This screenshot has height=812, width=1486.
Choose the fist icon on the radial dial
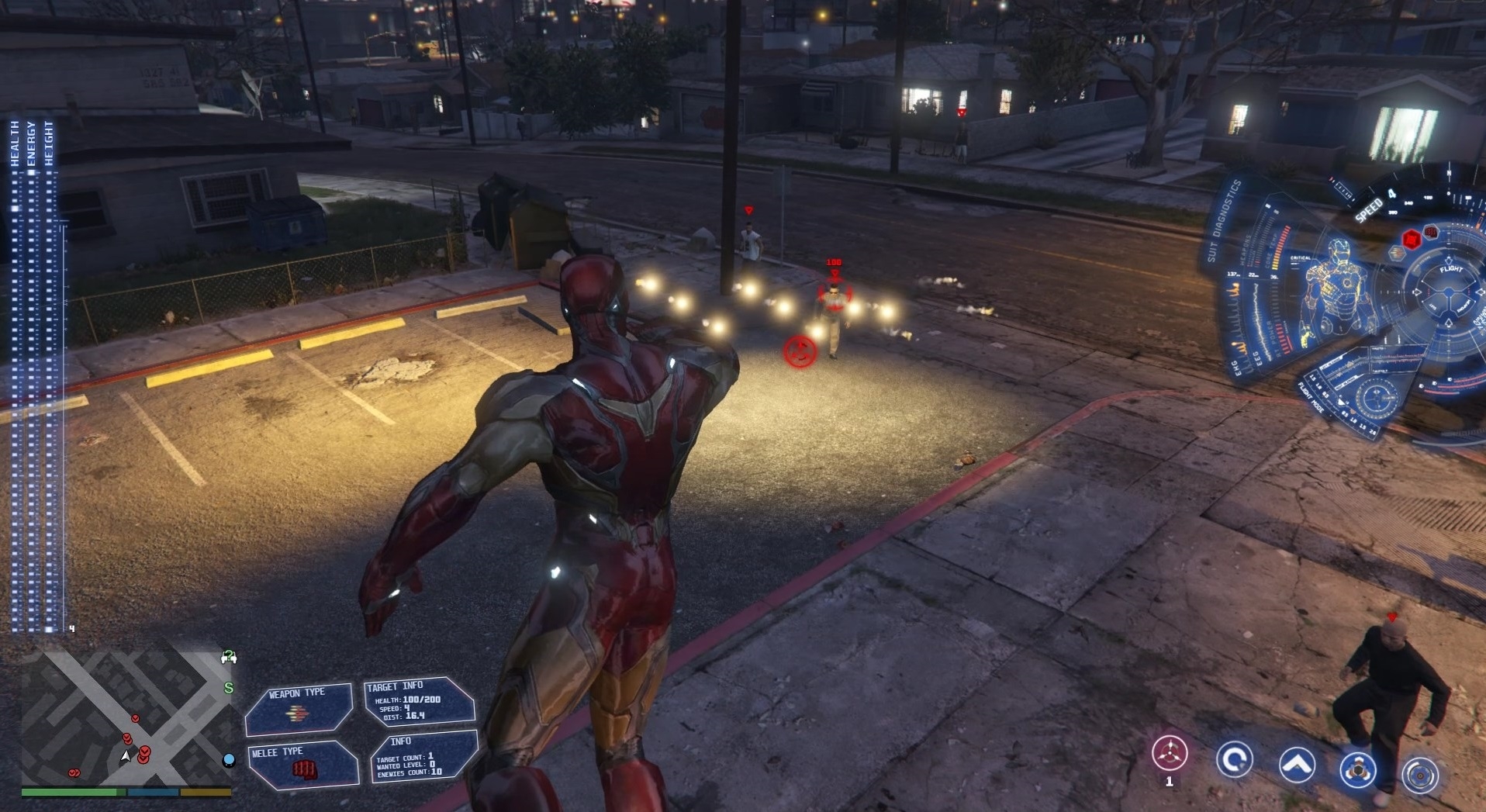(1432, 231)
